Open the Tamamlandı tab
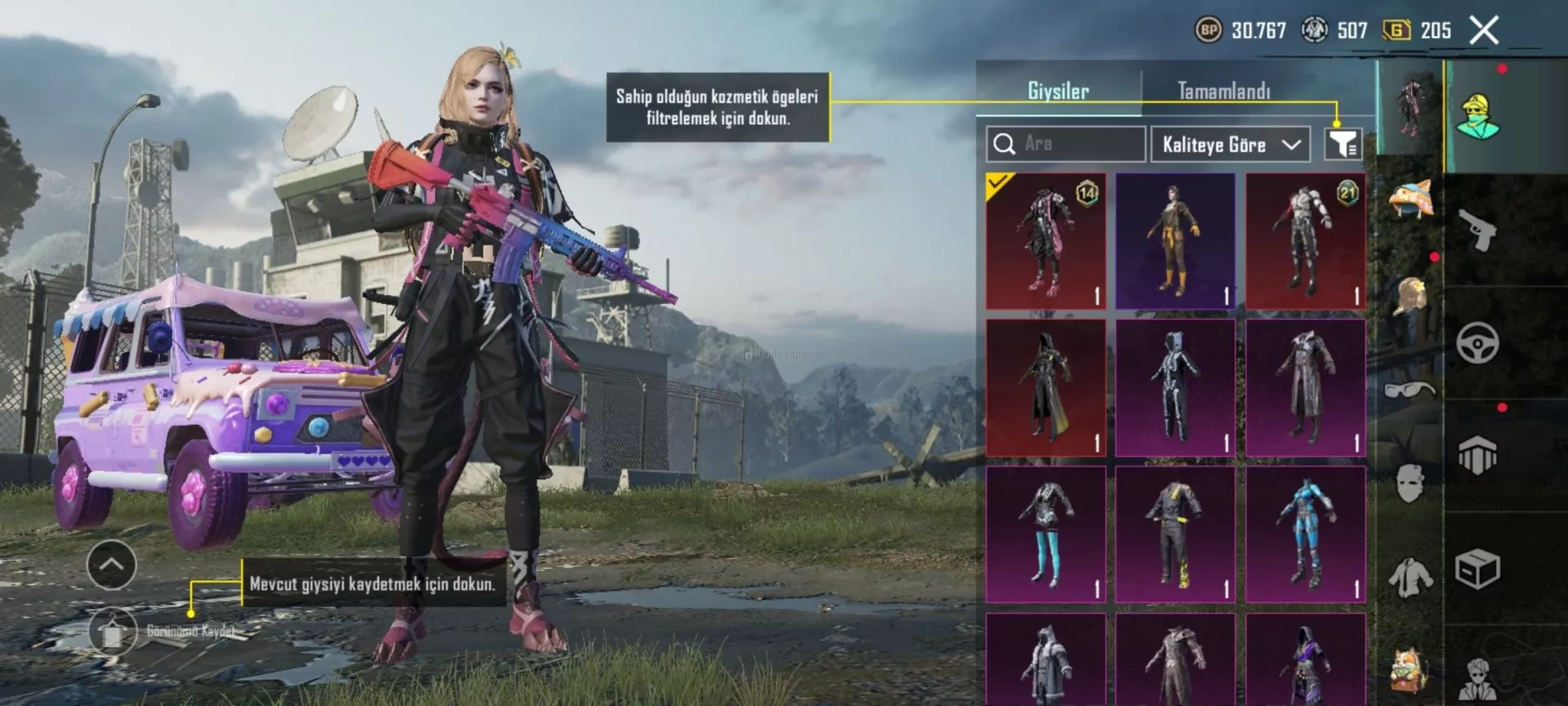The width and height of the screenshot is (1568, 706). point(1223,91)
